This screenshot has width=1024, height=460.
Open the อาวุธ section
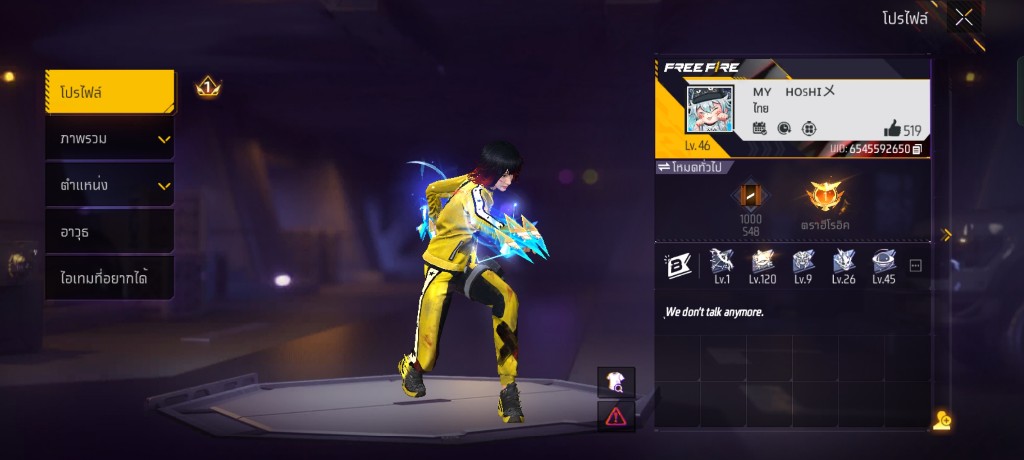110,232
